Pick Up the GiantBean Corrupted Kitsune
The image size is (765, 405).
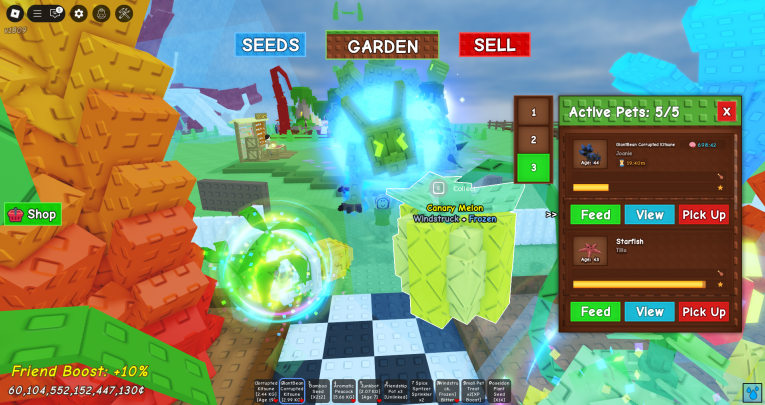click(704, 215)
